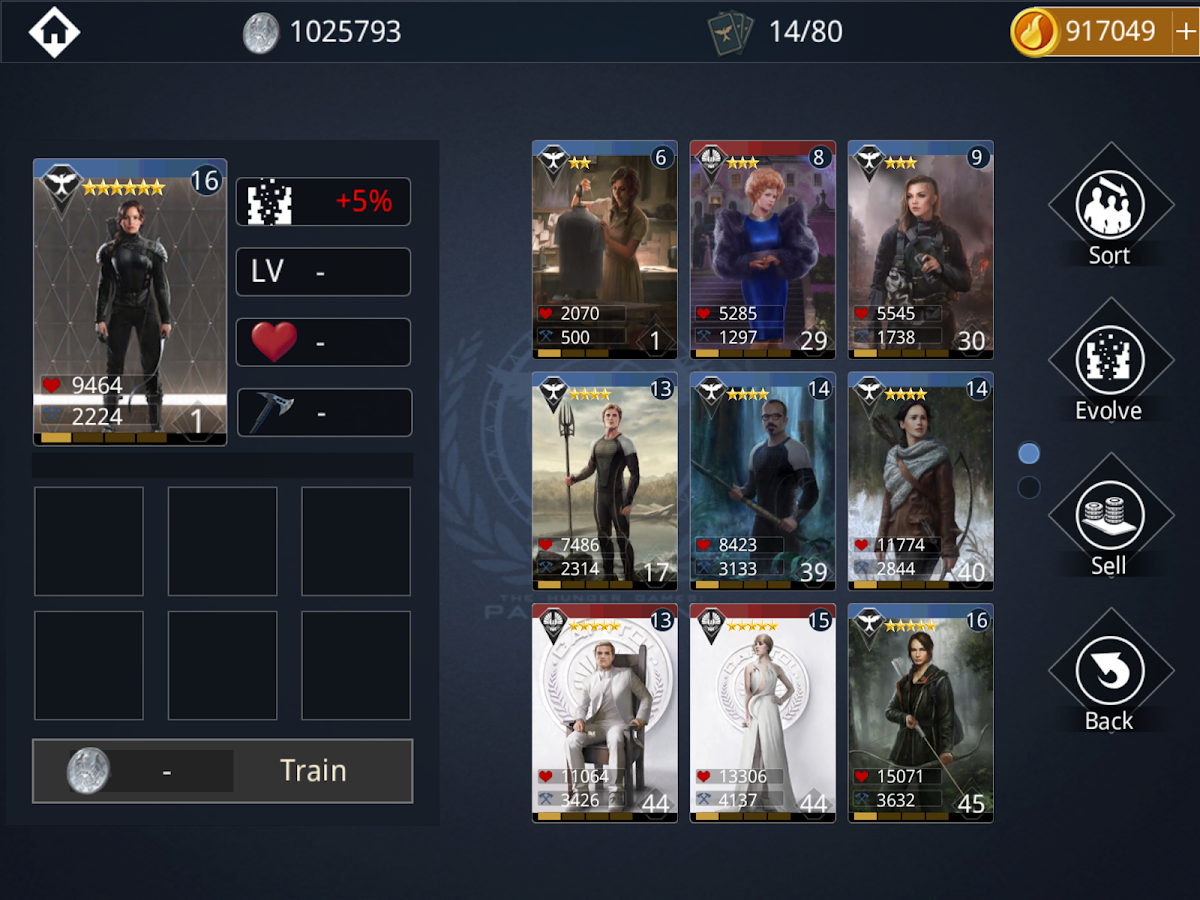Choose the forest archer card with 15071 health
This screenshot has width=1200, height=900.
920,712
